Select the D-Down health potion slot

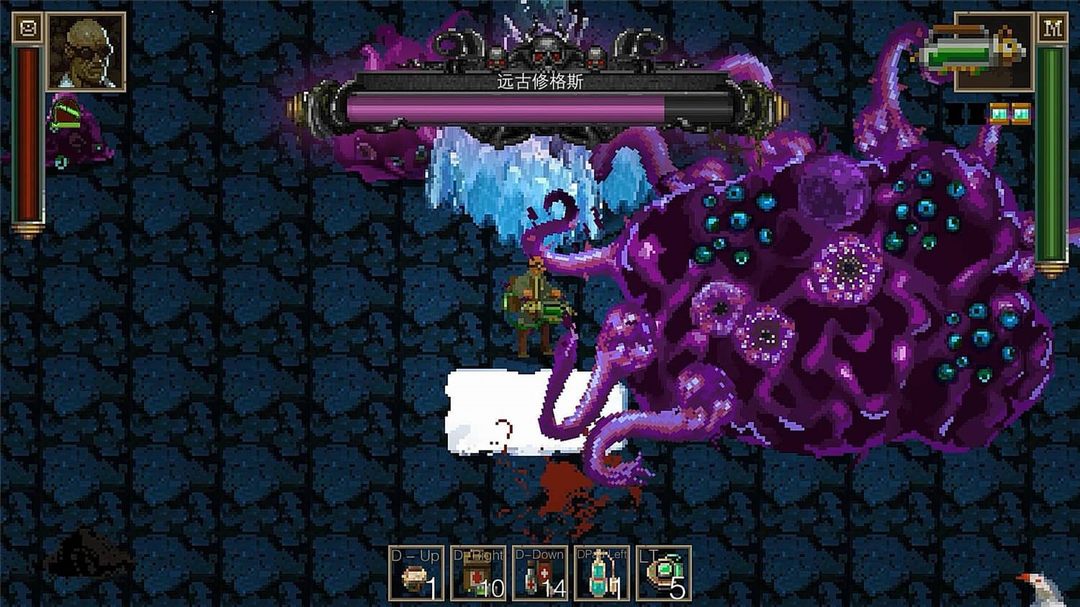[539, 573]
